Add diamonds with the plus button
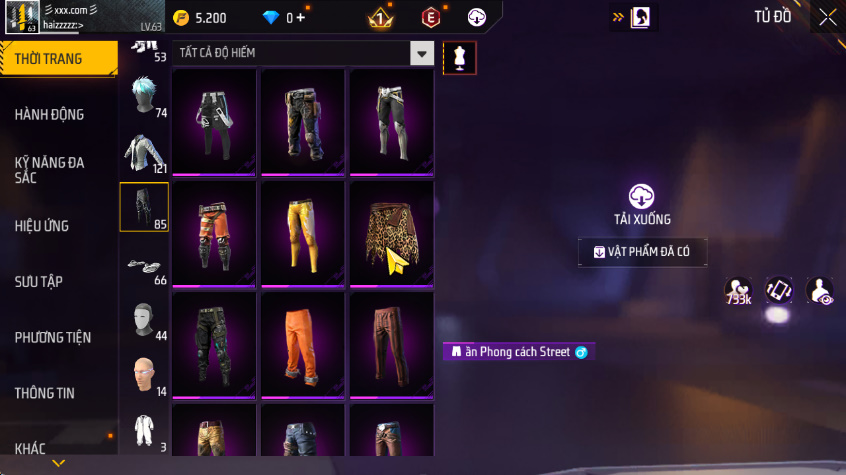 pos(300,18)
